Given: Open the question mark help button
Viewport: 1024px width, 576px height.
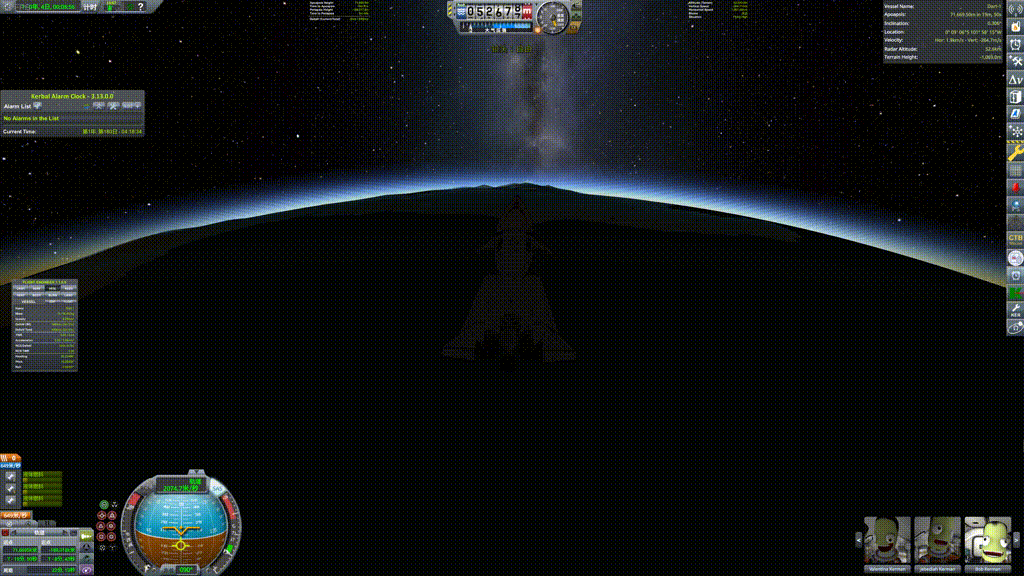Looking at the screenshot, I should (140, 7).
